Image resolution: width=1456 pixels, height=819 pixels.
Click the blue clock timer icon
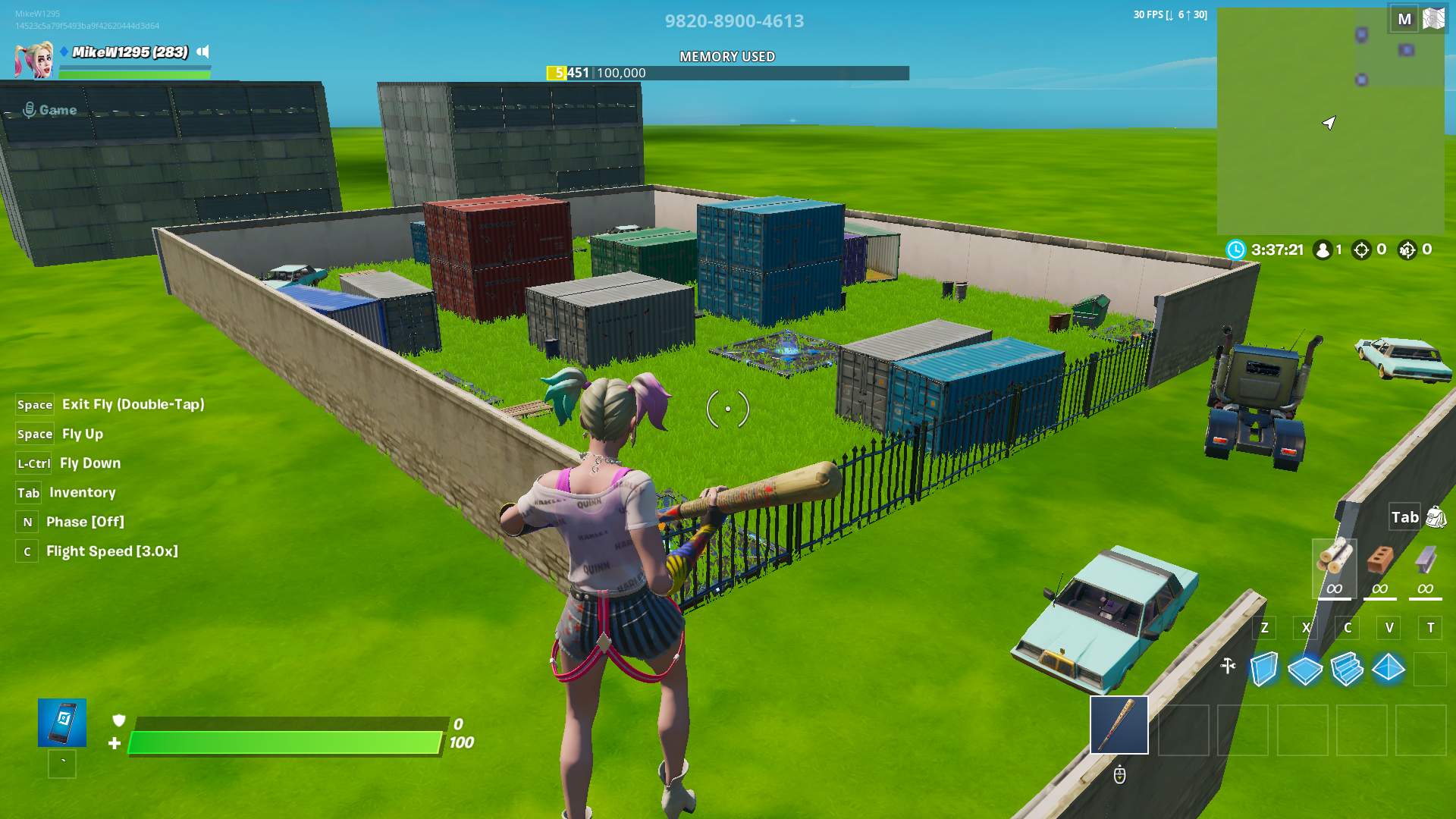point(1237,249)
